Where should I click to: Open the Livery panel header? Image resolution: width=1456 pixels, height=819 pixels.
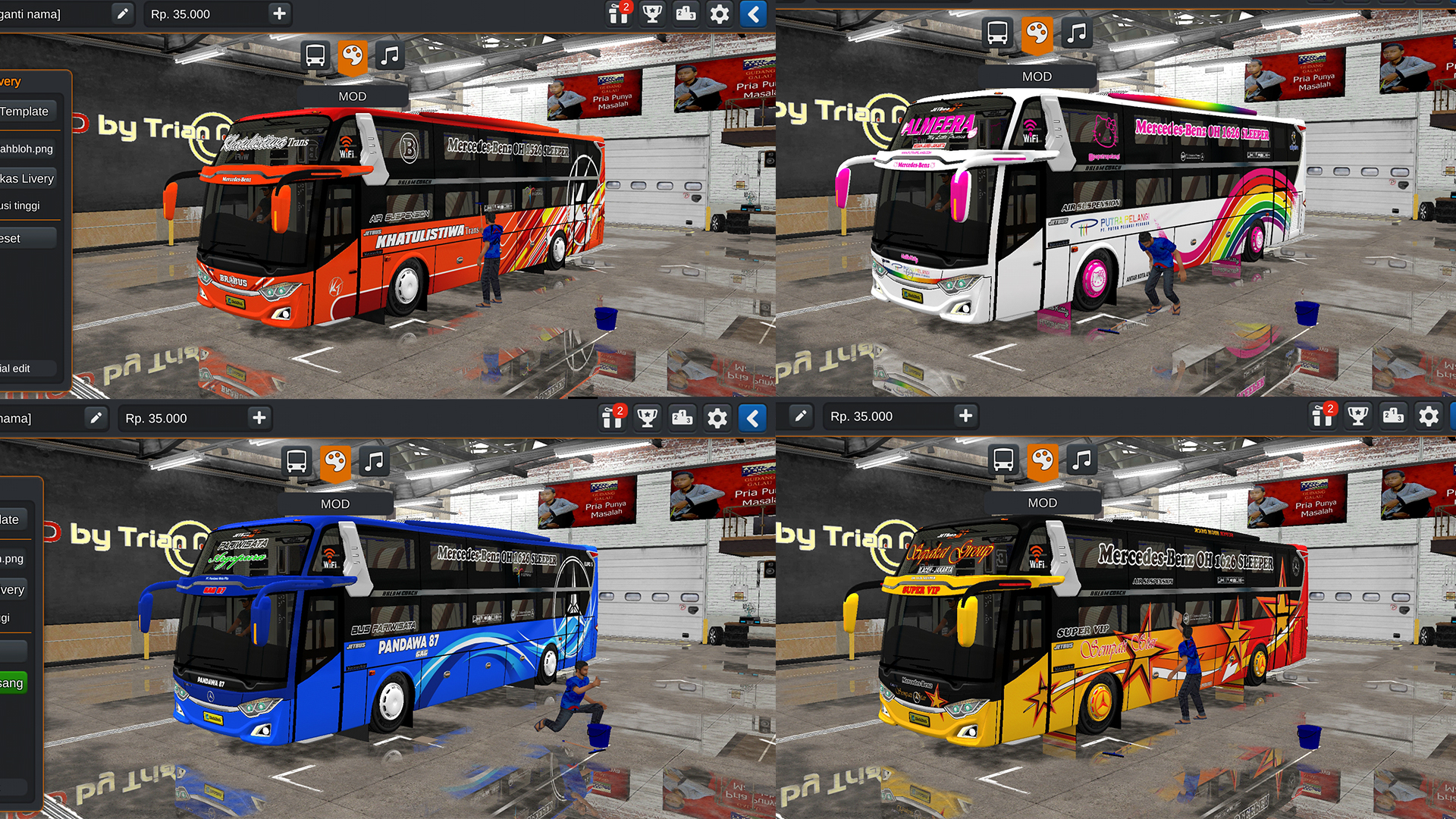pos(10,81)
